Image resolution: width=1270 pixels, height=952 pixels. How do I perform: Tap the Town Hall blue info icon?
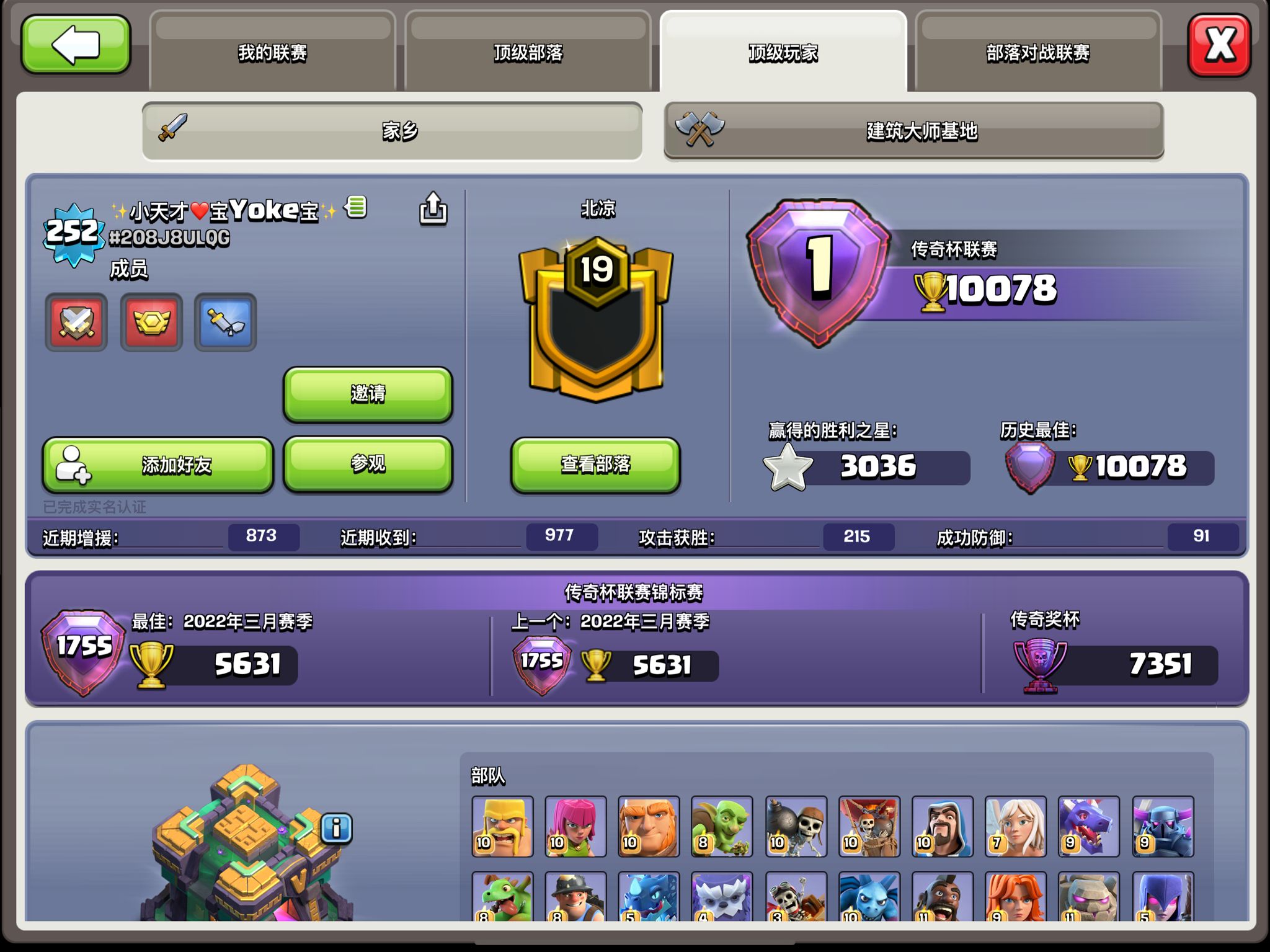tap(337, 828)
